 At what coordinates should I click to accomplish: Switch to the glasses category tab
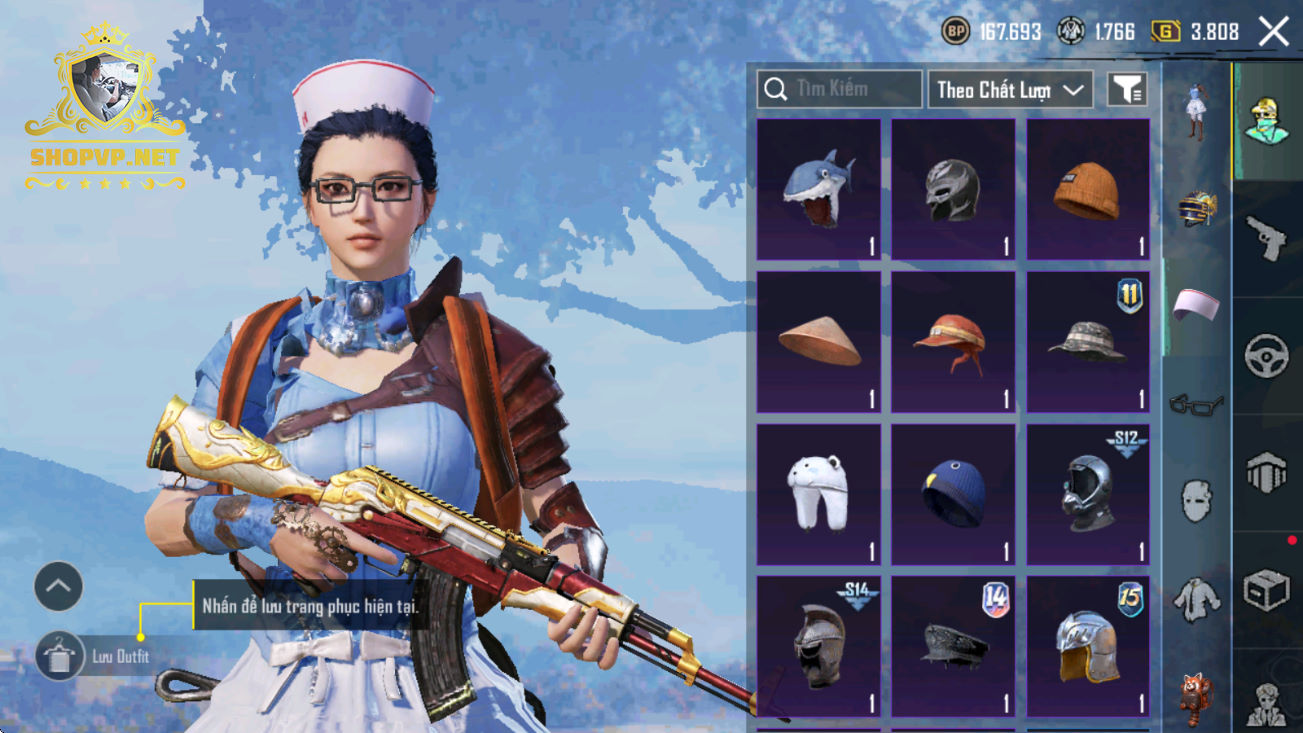click(1196, 405)
